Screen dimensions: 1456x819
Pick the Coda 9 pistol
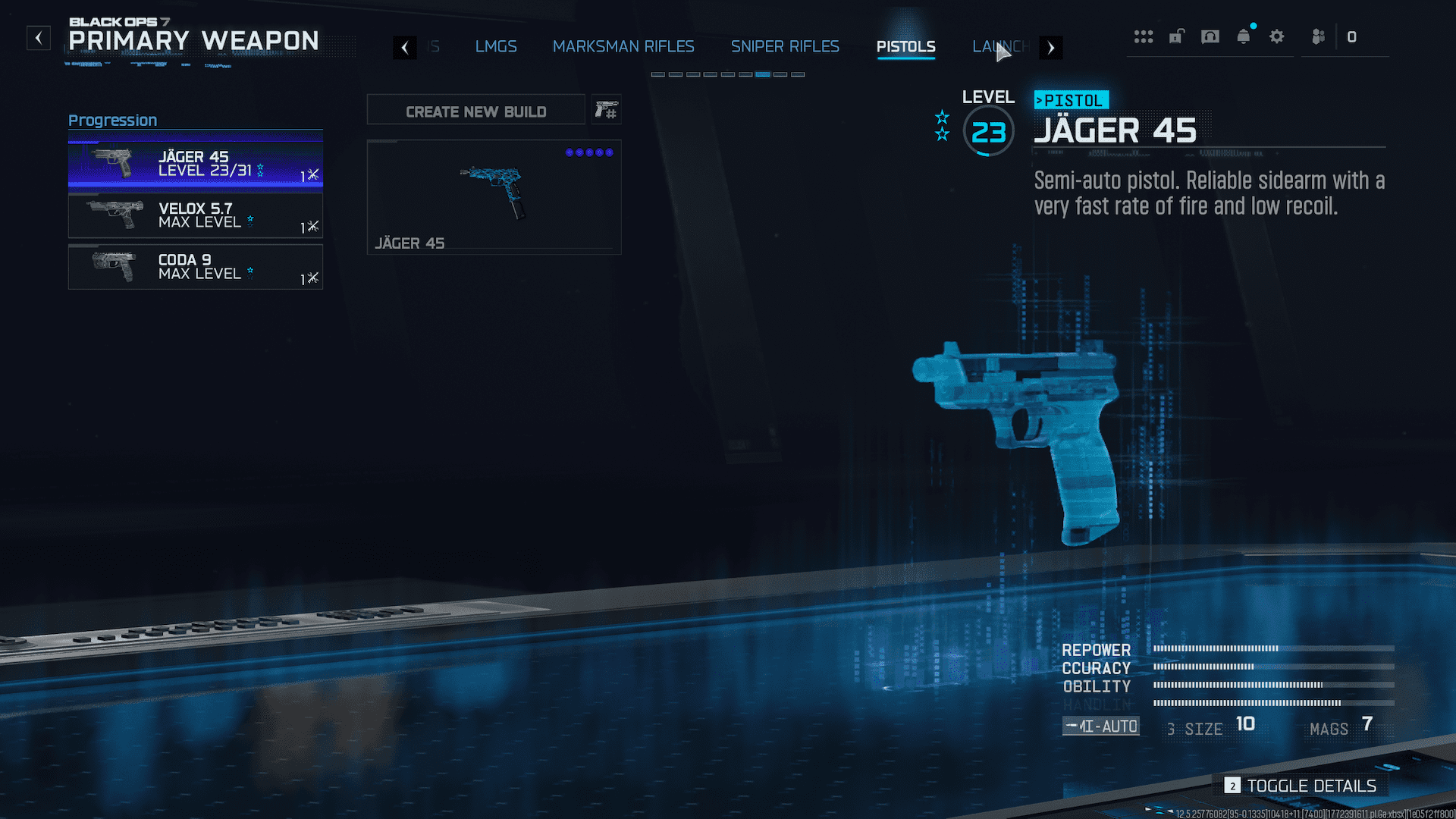click(x=196, y=267)
